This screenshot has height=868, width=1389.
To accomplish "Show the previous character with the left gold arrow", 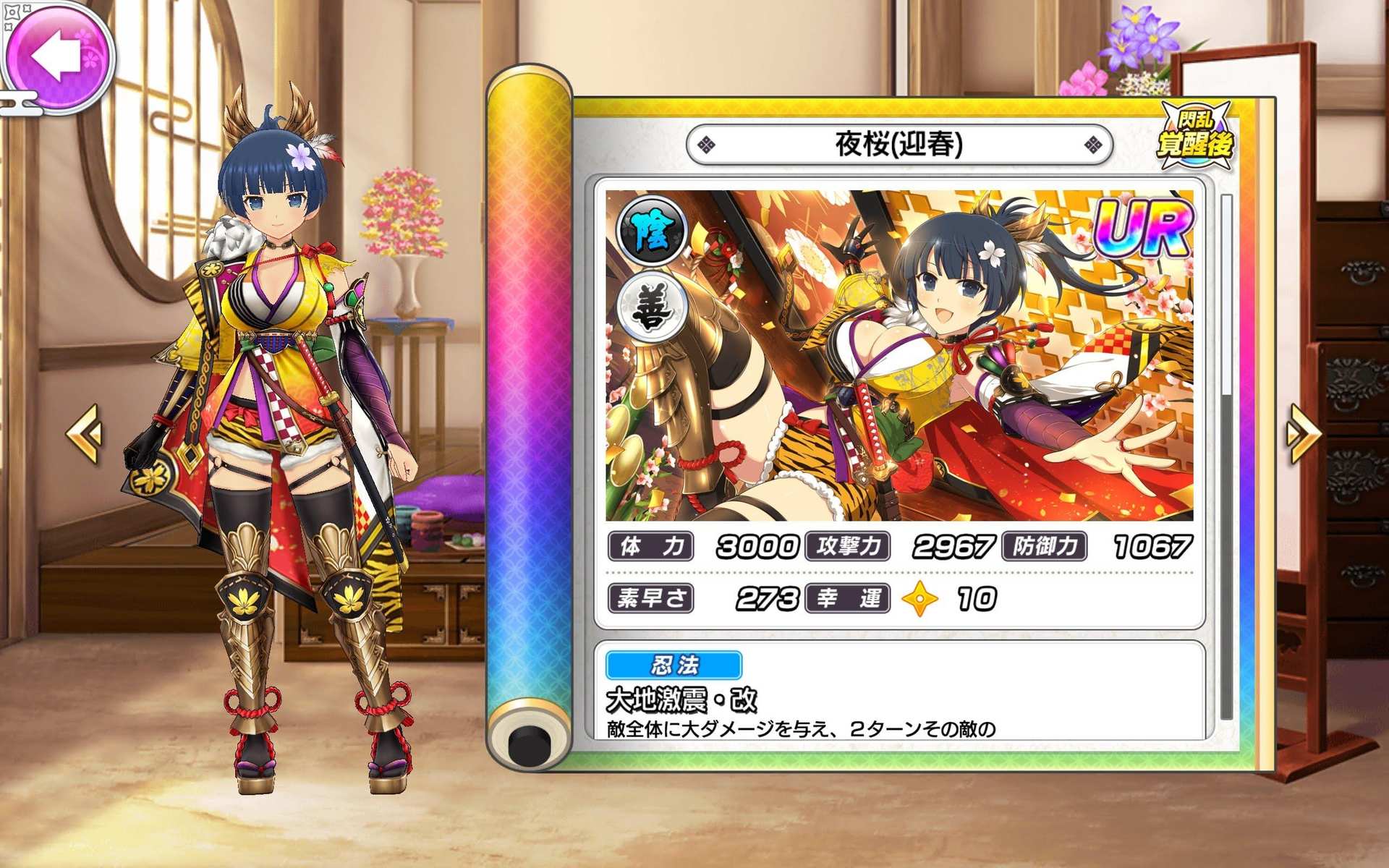I will point(85,433).
